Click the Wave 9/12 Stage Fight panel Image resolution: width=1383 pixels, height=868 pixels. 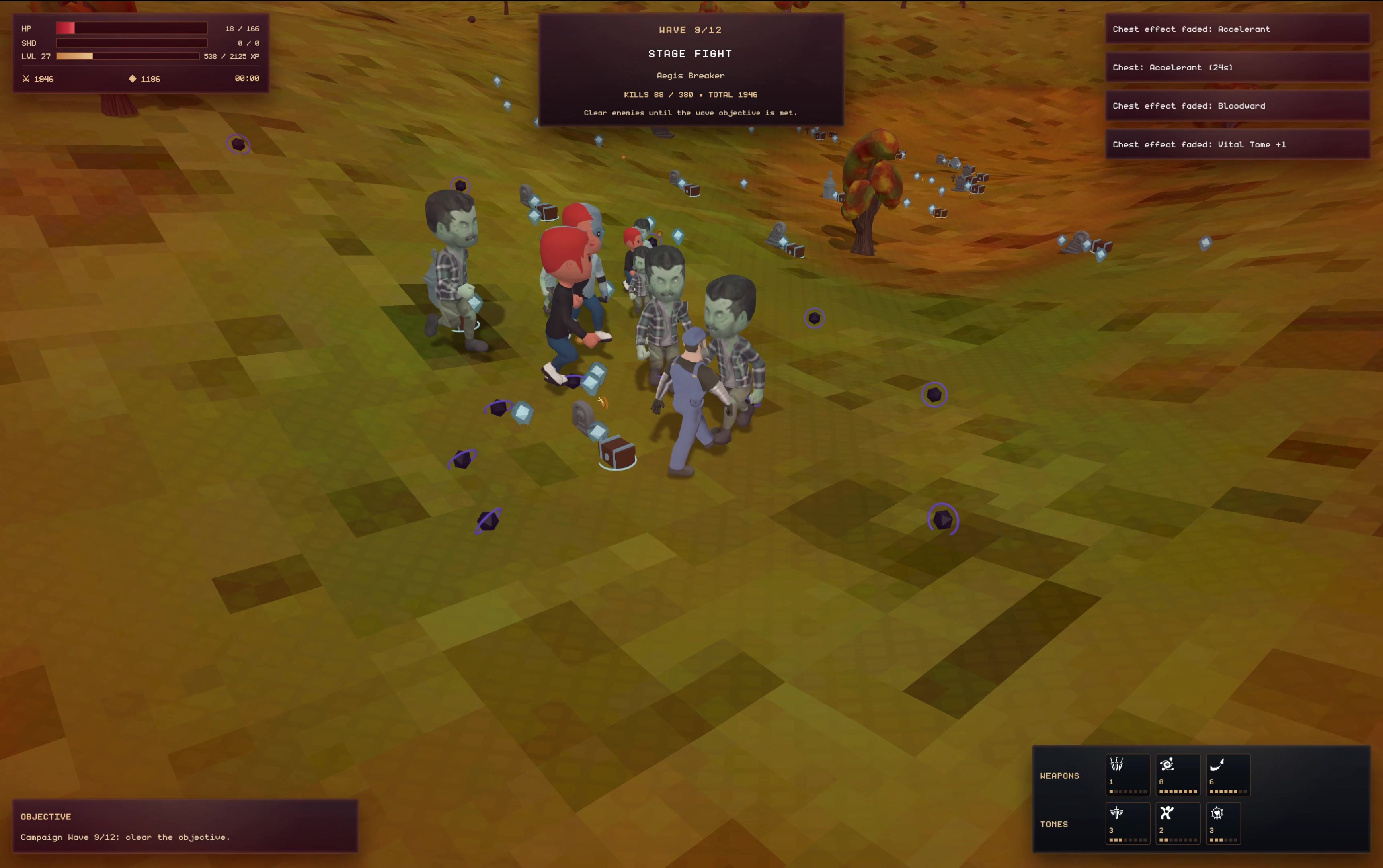(x=691, y=70)
